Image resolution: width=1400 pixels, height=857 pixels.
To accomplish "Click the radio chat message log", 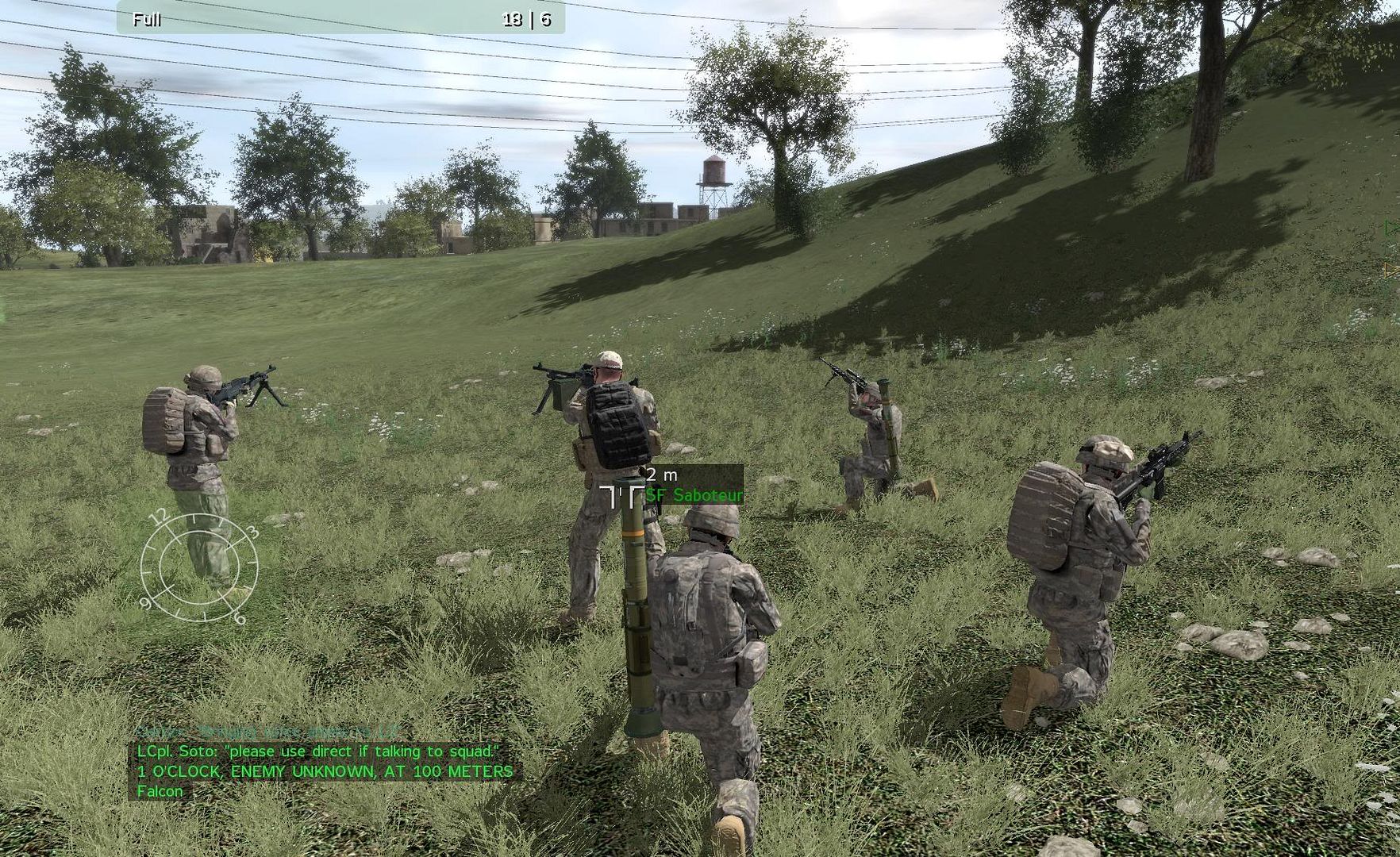I will click(x=325, y=762).
